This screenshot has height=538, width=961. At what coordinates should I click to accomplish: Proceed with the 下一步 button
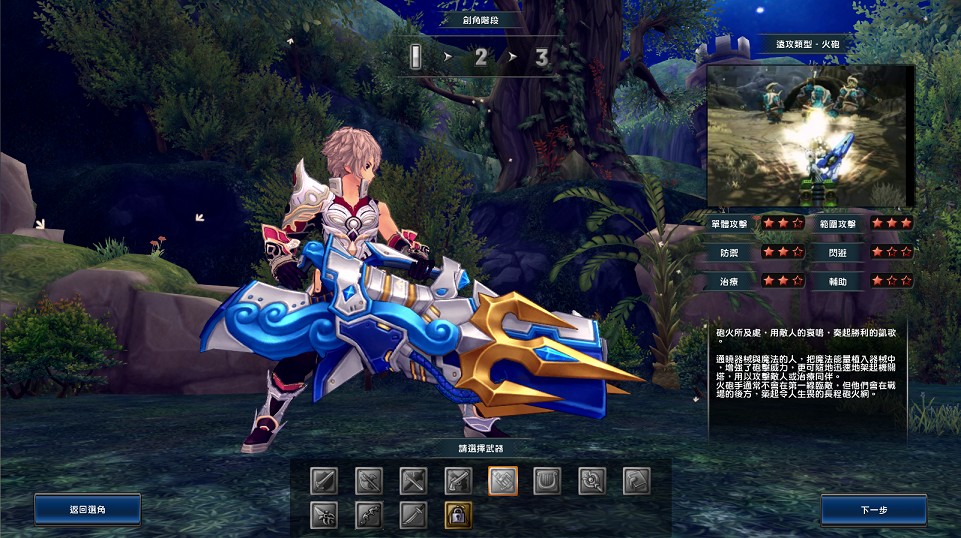click(873, 510)
